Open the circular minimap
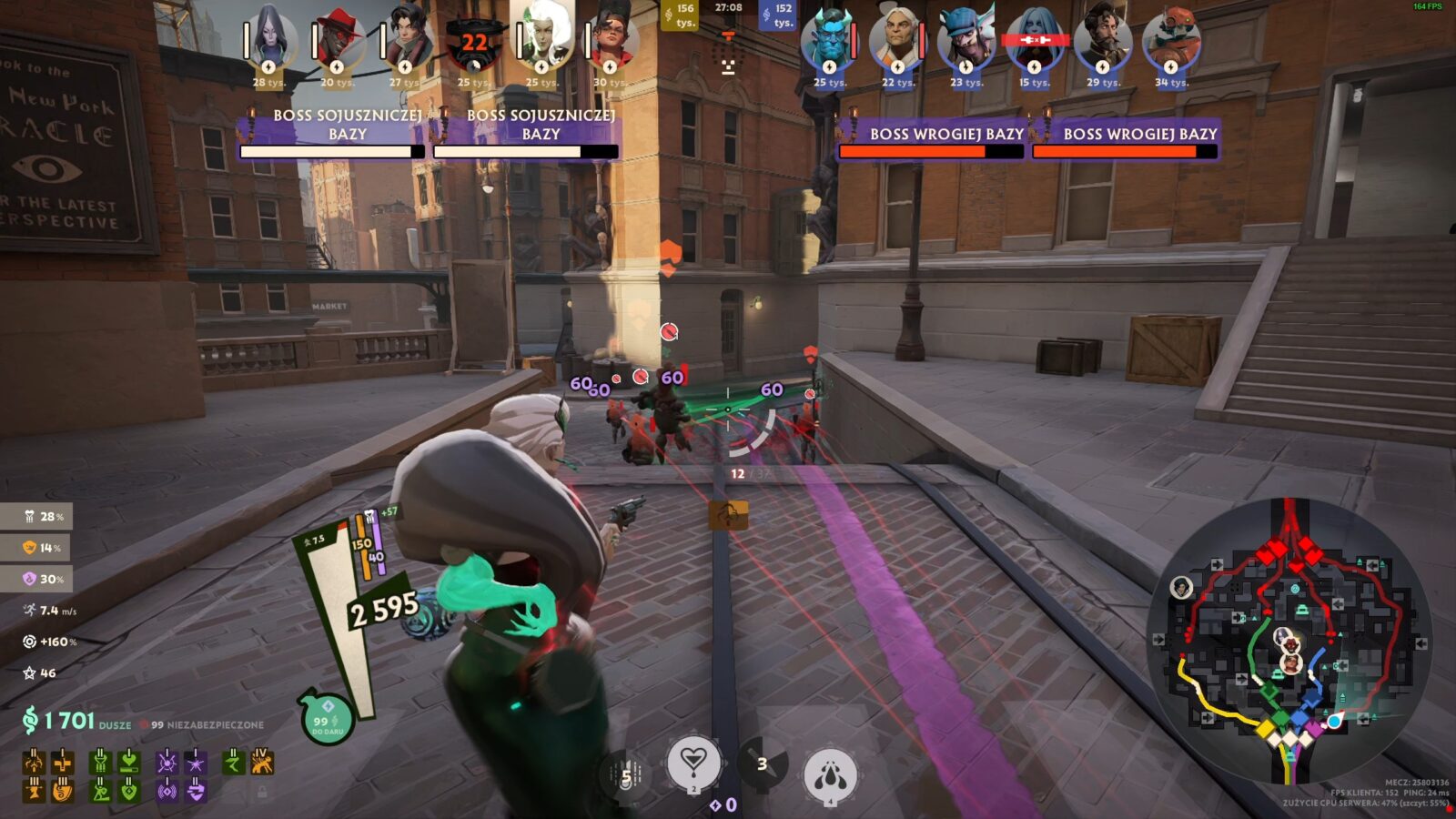This screenshot has height=819, width=1456. pyautogui.click(x=1289, y=640)
